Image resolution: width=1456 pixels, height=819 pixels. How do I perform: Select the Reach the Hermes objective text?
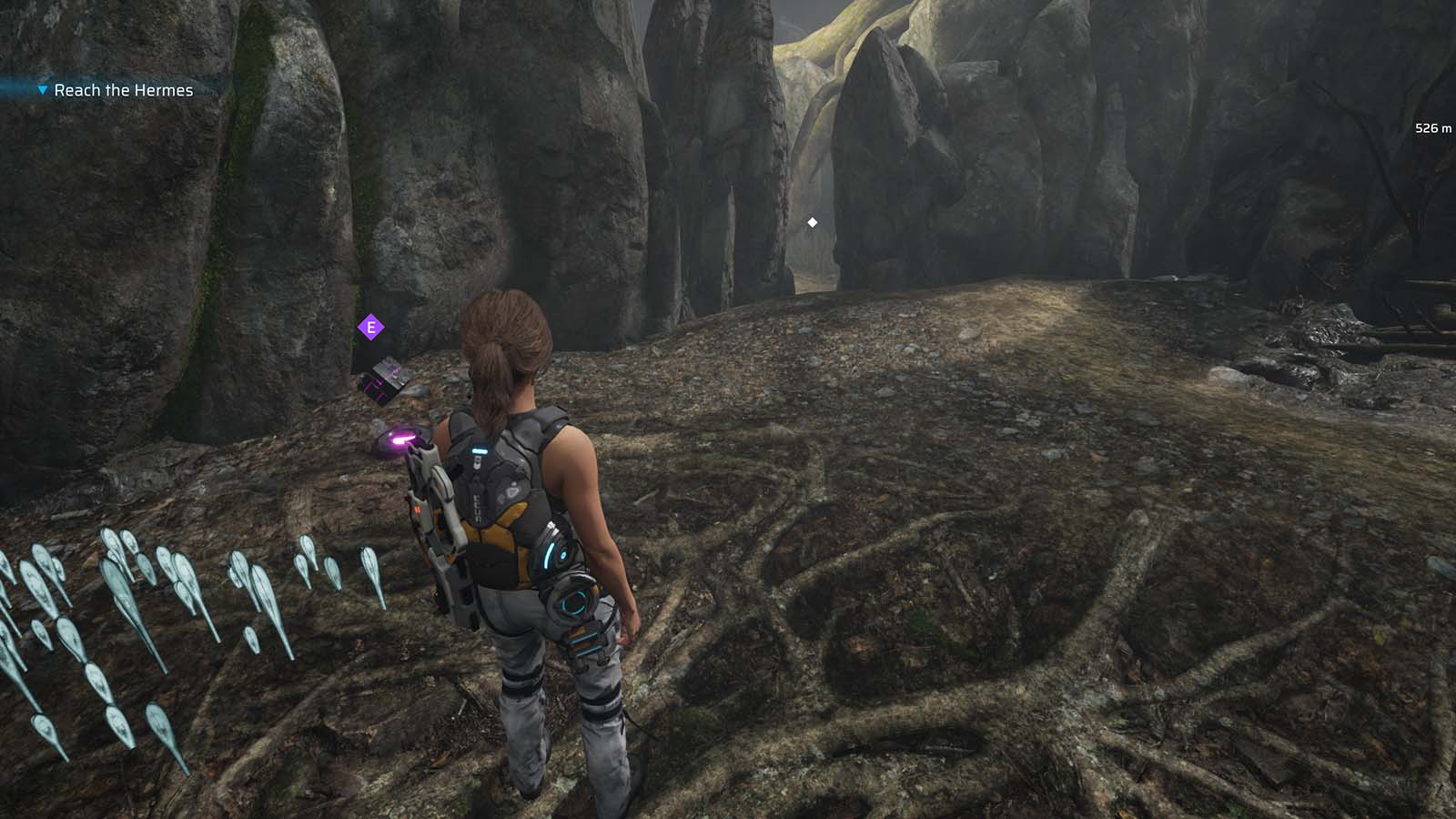[x=122, y=90]
